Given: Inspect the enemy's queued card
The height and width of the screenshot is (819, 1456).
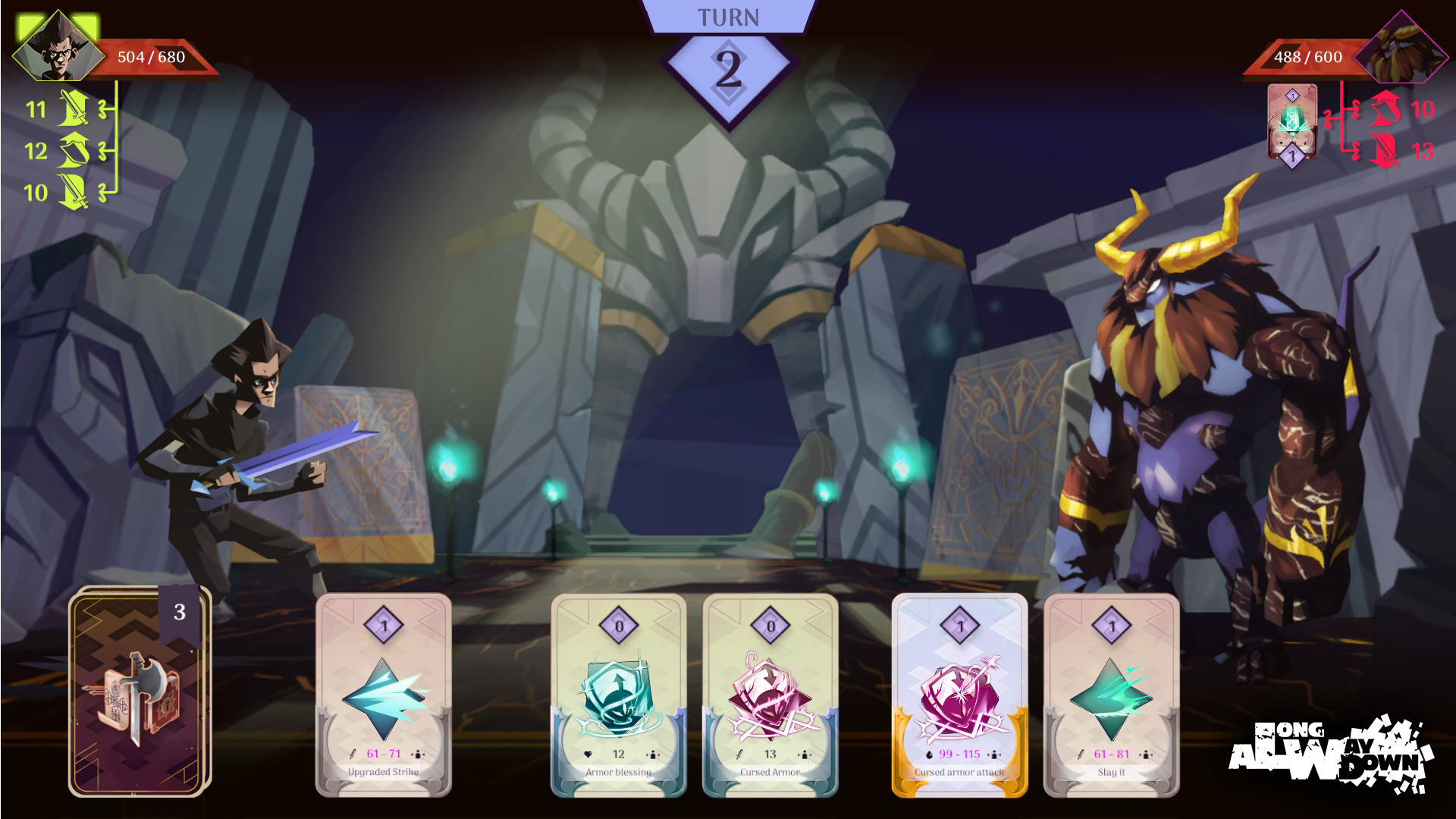Looking at the screenshot, I should point(1292,121).
